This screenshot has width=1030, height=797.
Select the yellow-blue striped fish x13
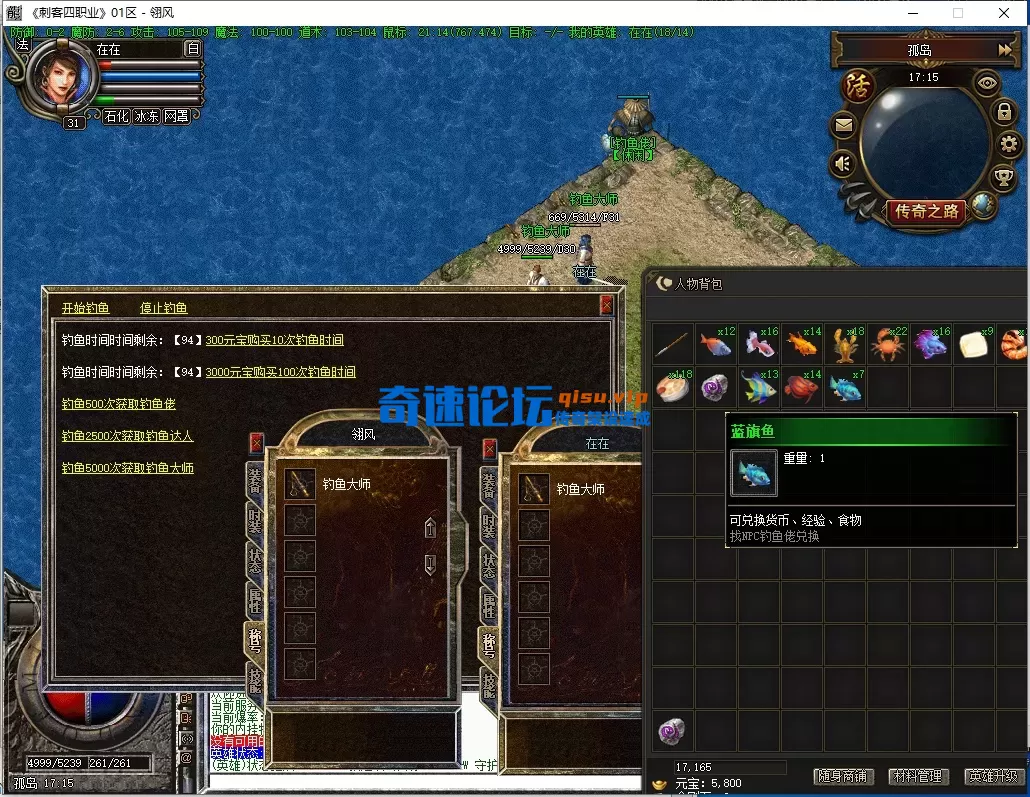[x=759, y=387]
